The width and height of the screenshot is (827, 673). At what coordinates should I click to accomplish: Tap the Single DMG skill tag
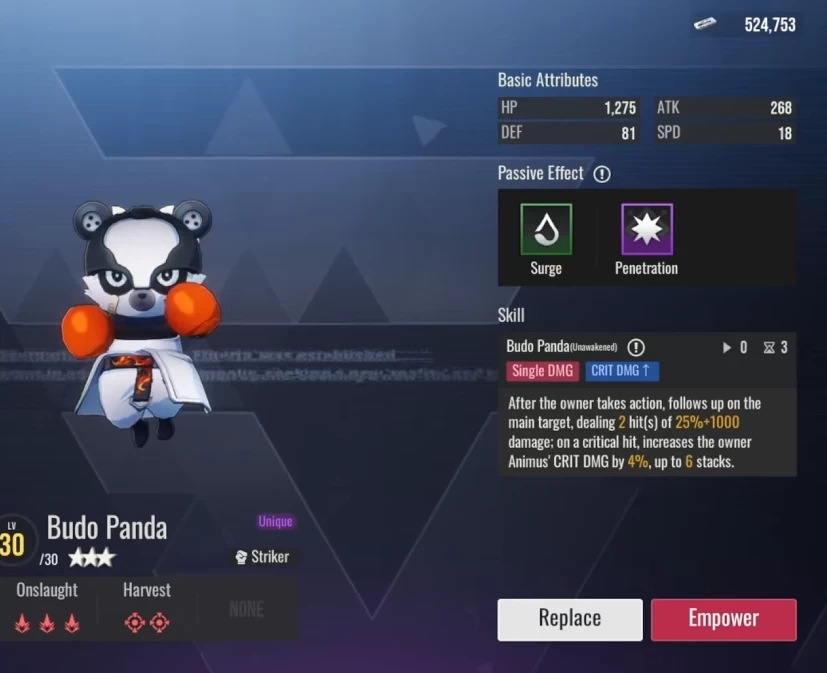coord(543,371)
